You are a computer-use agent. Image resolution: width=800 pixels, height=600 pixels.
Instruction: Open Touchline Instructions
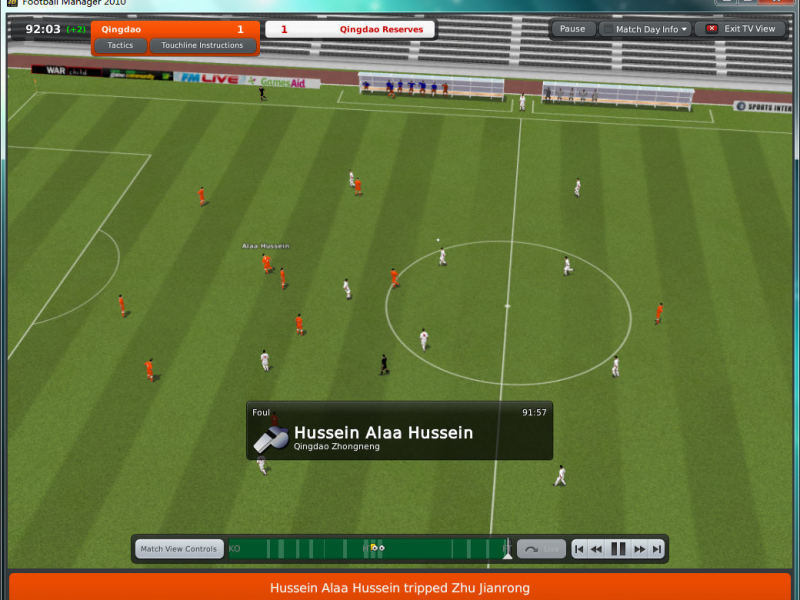[202, 46]
